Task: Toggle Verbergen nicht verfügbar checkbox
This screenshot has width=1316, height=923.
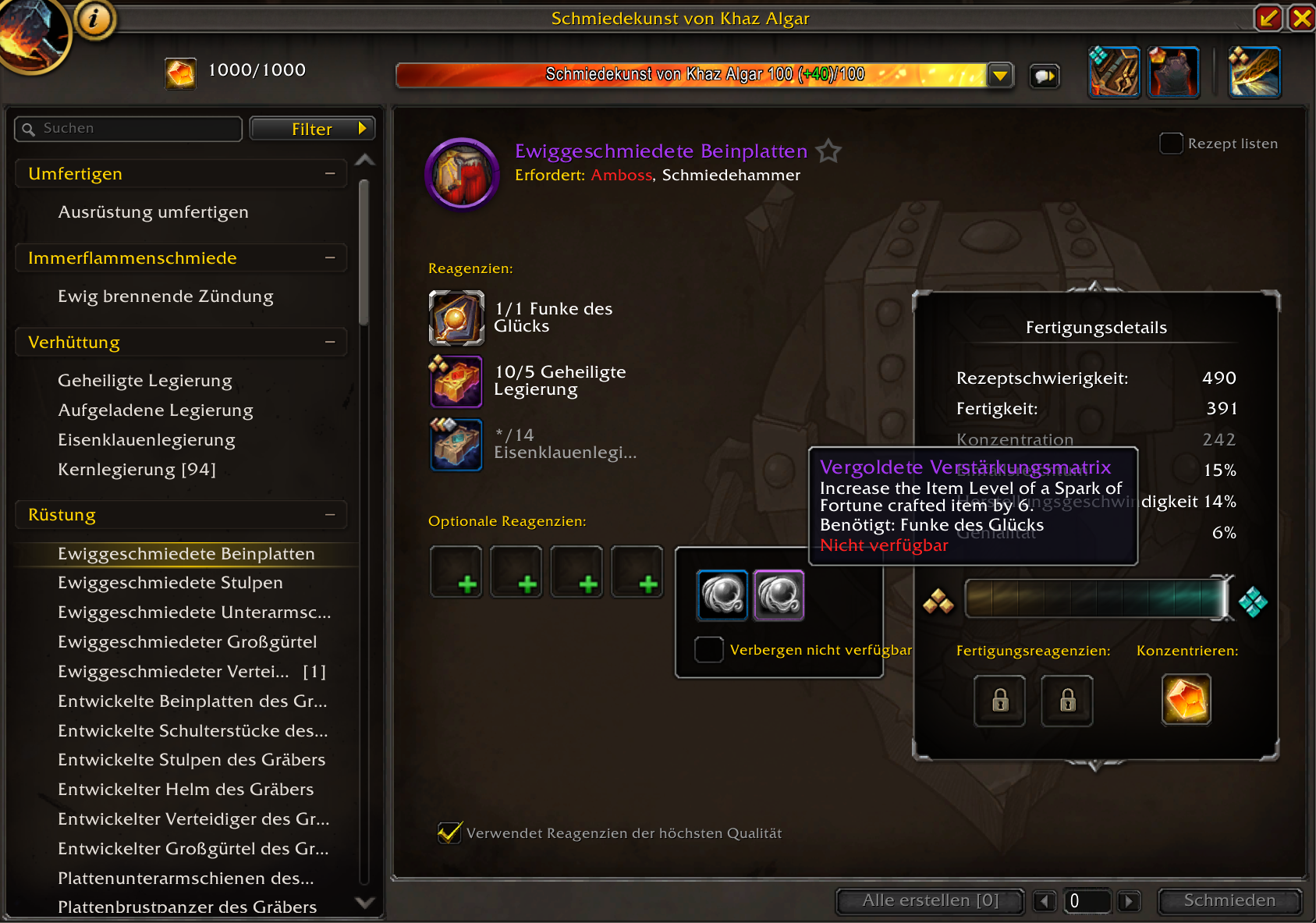Action: point(708,649)
